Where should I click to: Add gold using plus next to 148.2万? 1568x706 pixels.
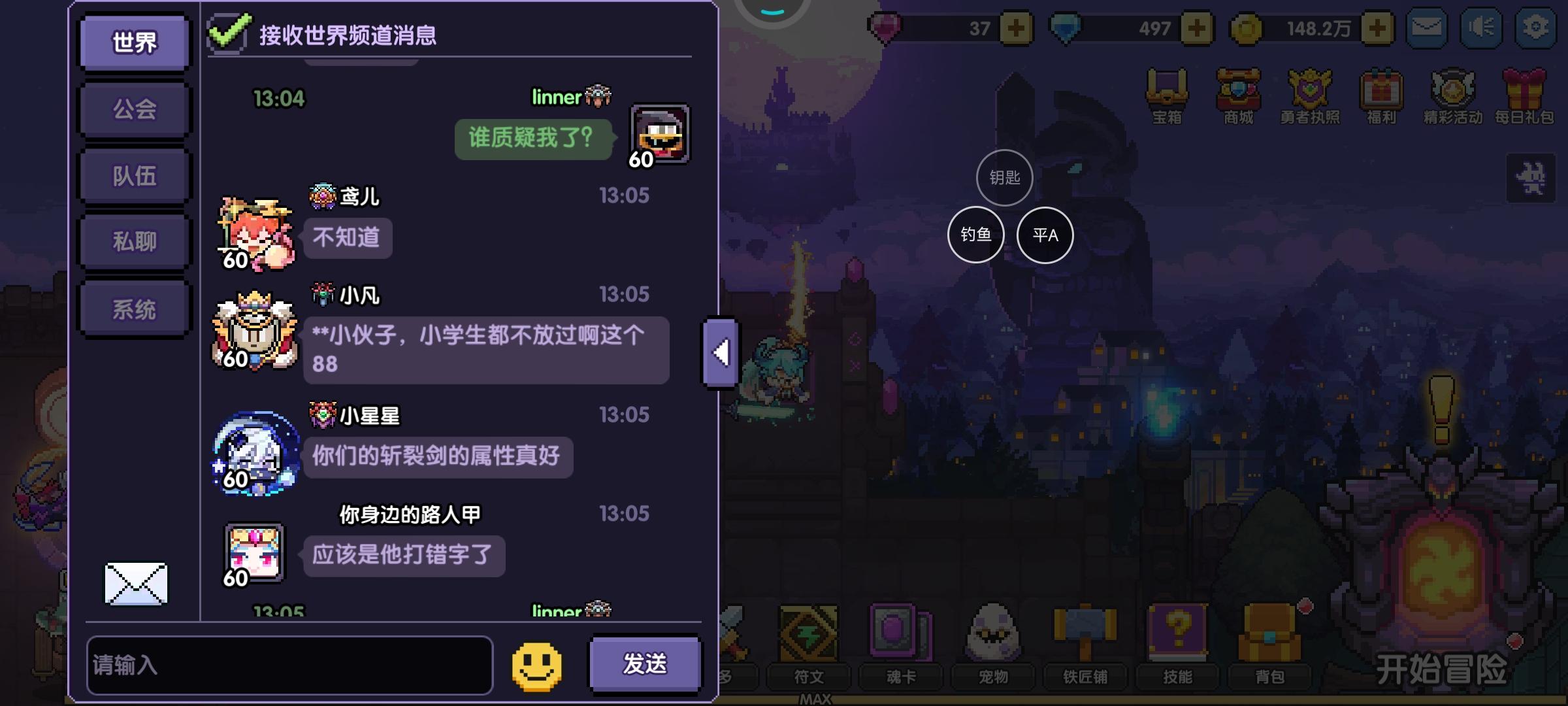tap(1376, 27)
